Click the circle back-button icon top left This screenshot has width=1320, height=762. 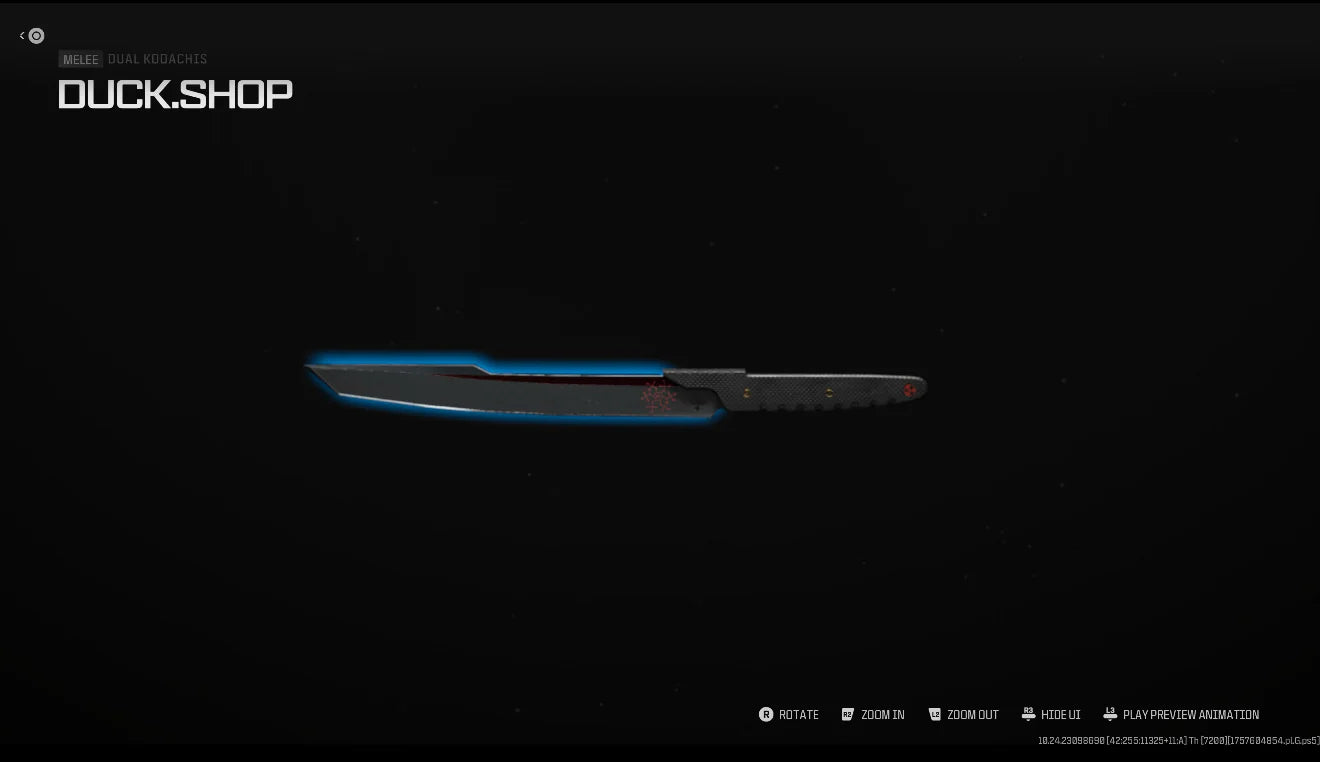pos(36,35)
